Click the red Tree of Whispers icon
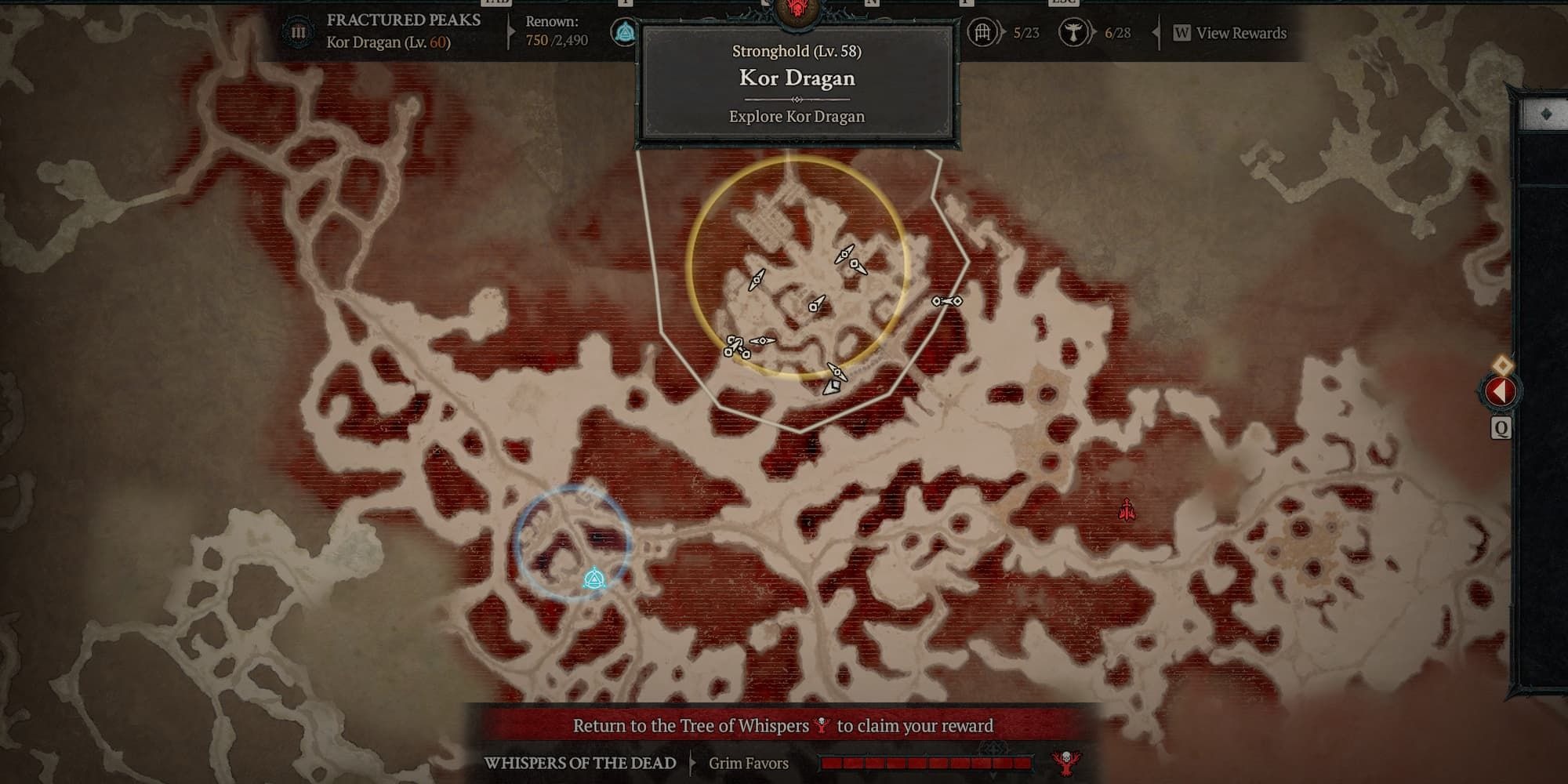Image resolution: width=1568 pixels, height=784 pixels. pos(1065,762)
